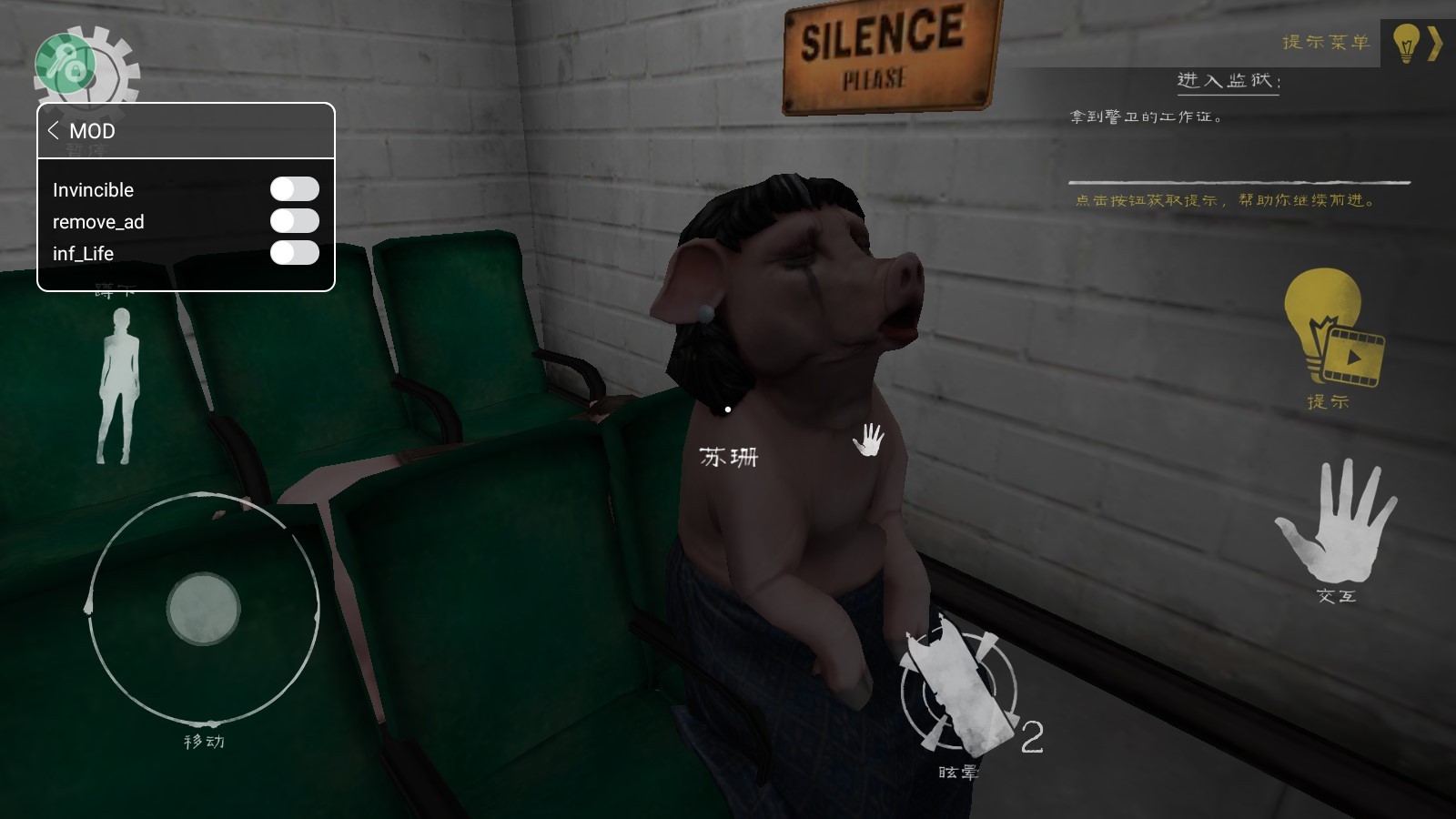1456x819 pixels.
Task: Tap the small hand icon on Susan
Action: (869, 440)
